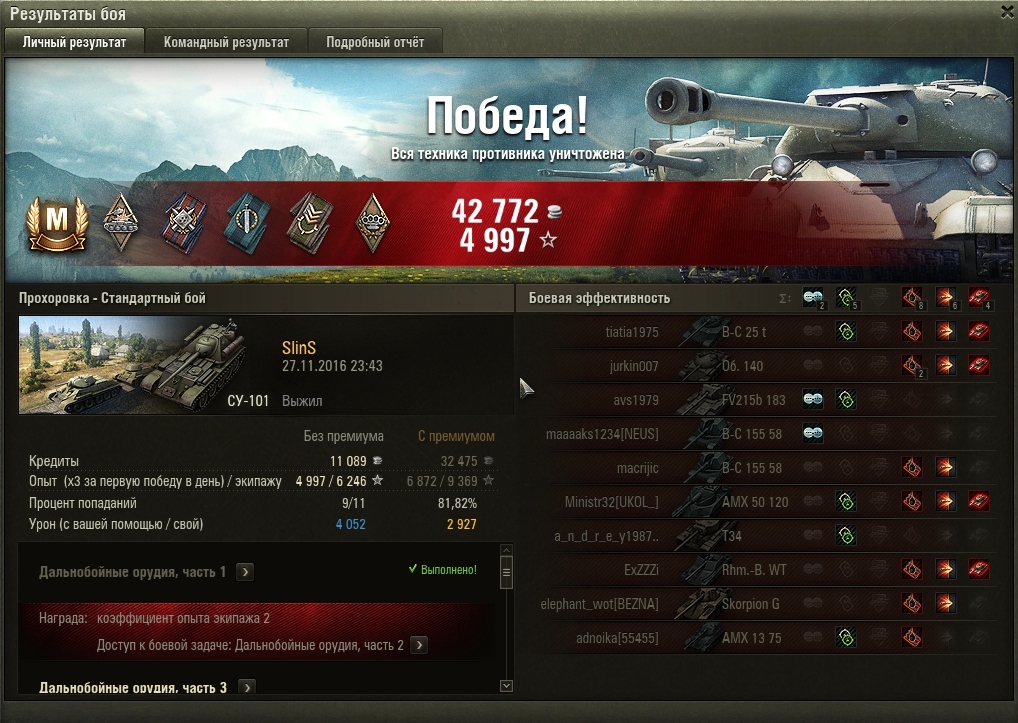
Task: Expand the Дальнобойные орудия, часть 1 mission
Action: pyautogui.click(x=246, y=572)
